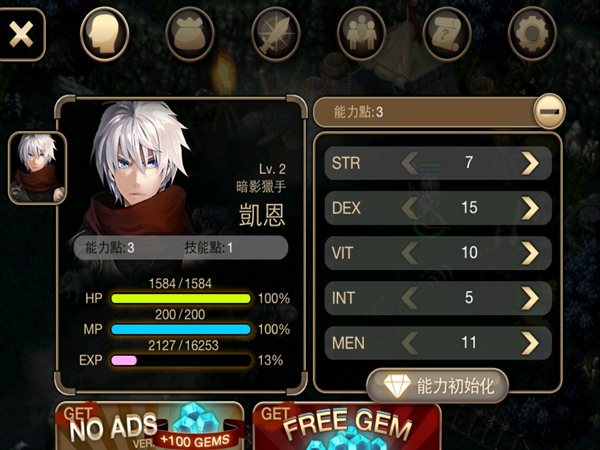
Task: Open the bag inventory tab
Action: [190, 34]
